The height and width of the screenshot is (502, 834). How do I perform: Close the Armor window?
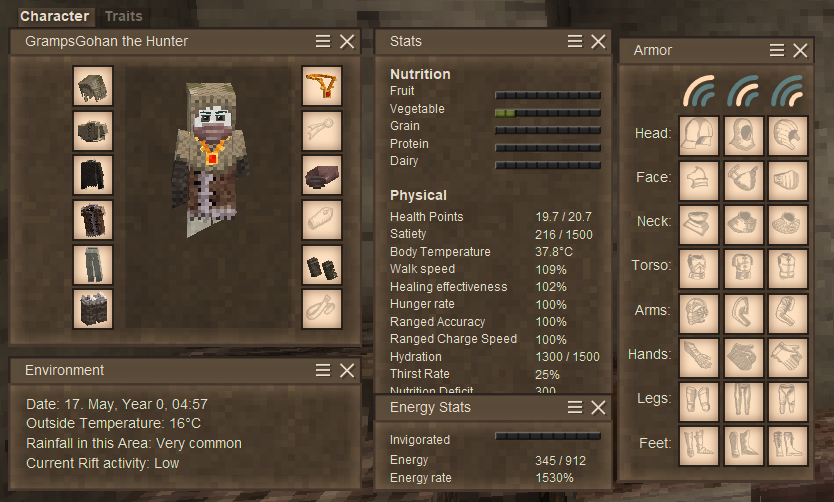(x=800, y=50)
